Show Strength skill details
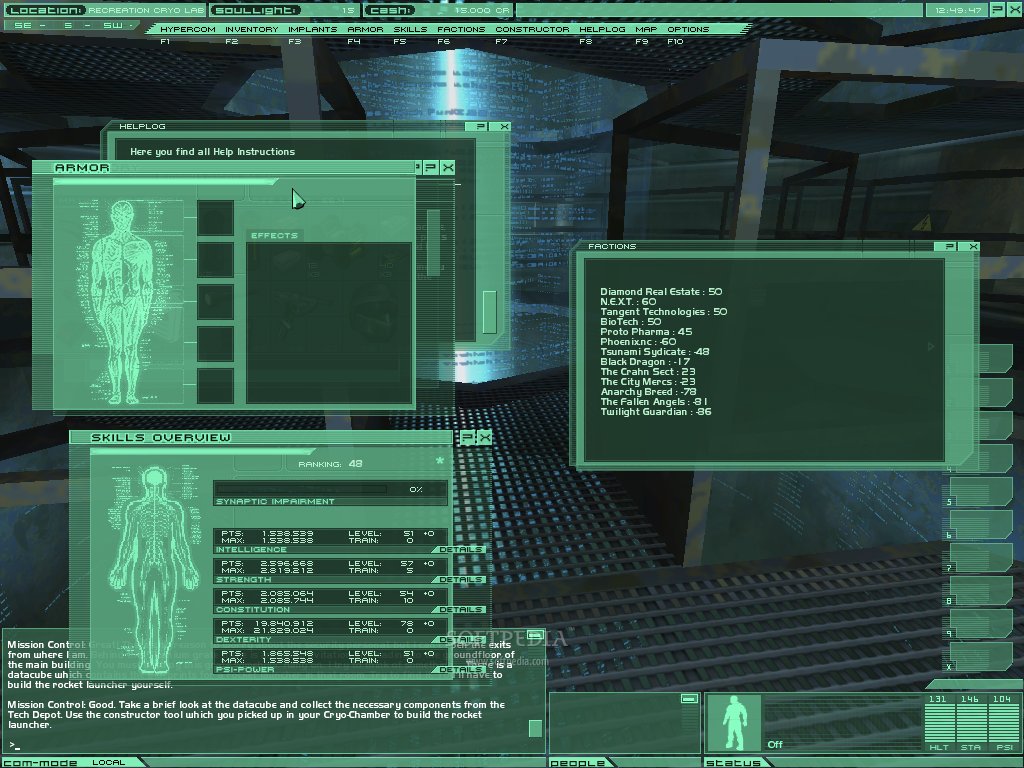The image size is (1024, 768). 460,579
